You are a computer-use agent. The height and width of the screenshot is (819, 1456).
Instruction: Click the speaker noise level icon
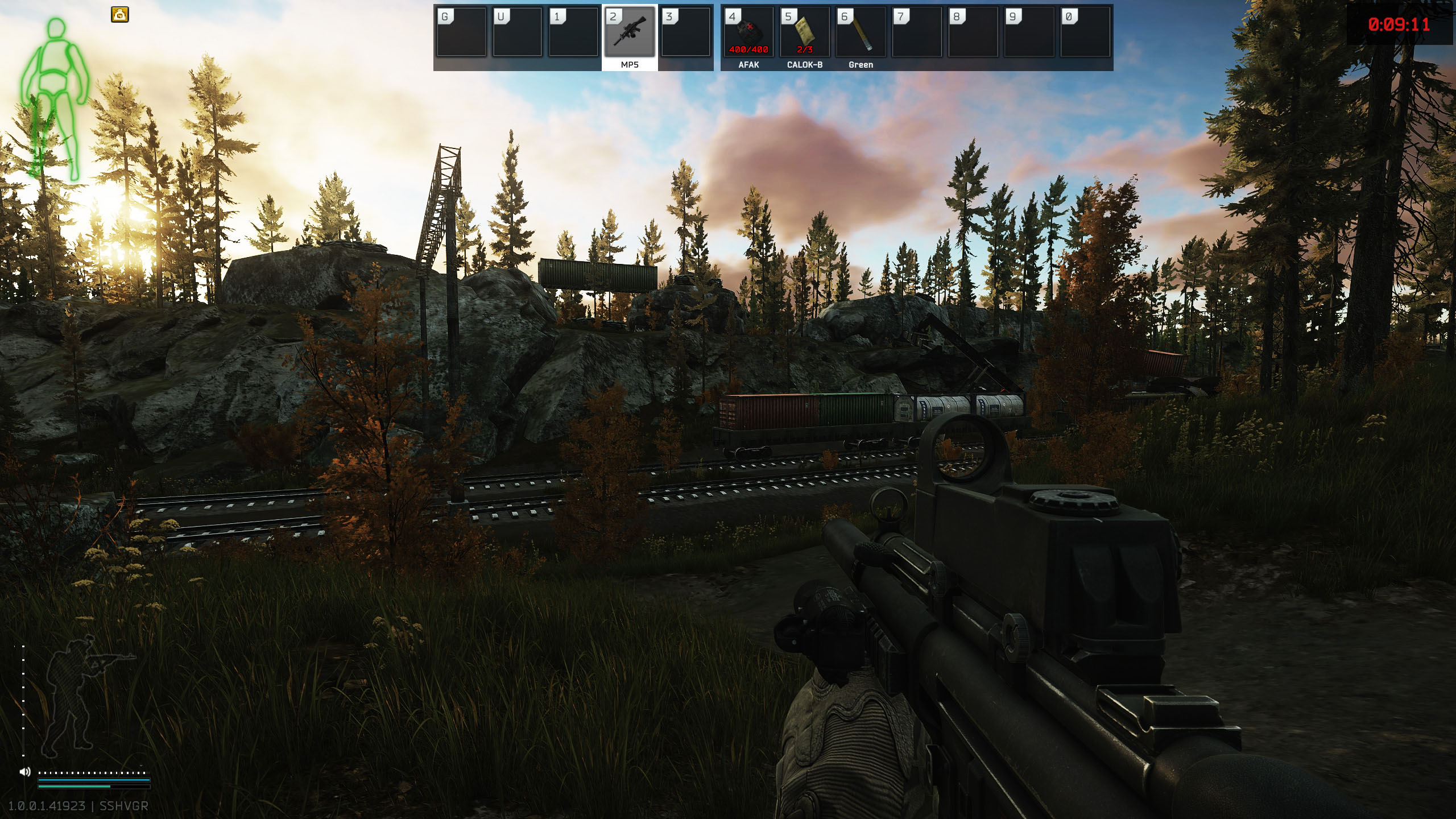coord(25,772)
